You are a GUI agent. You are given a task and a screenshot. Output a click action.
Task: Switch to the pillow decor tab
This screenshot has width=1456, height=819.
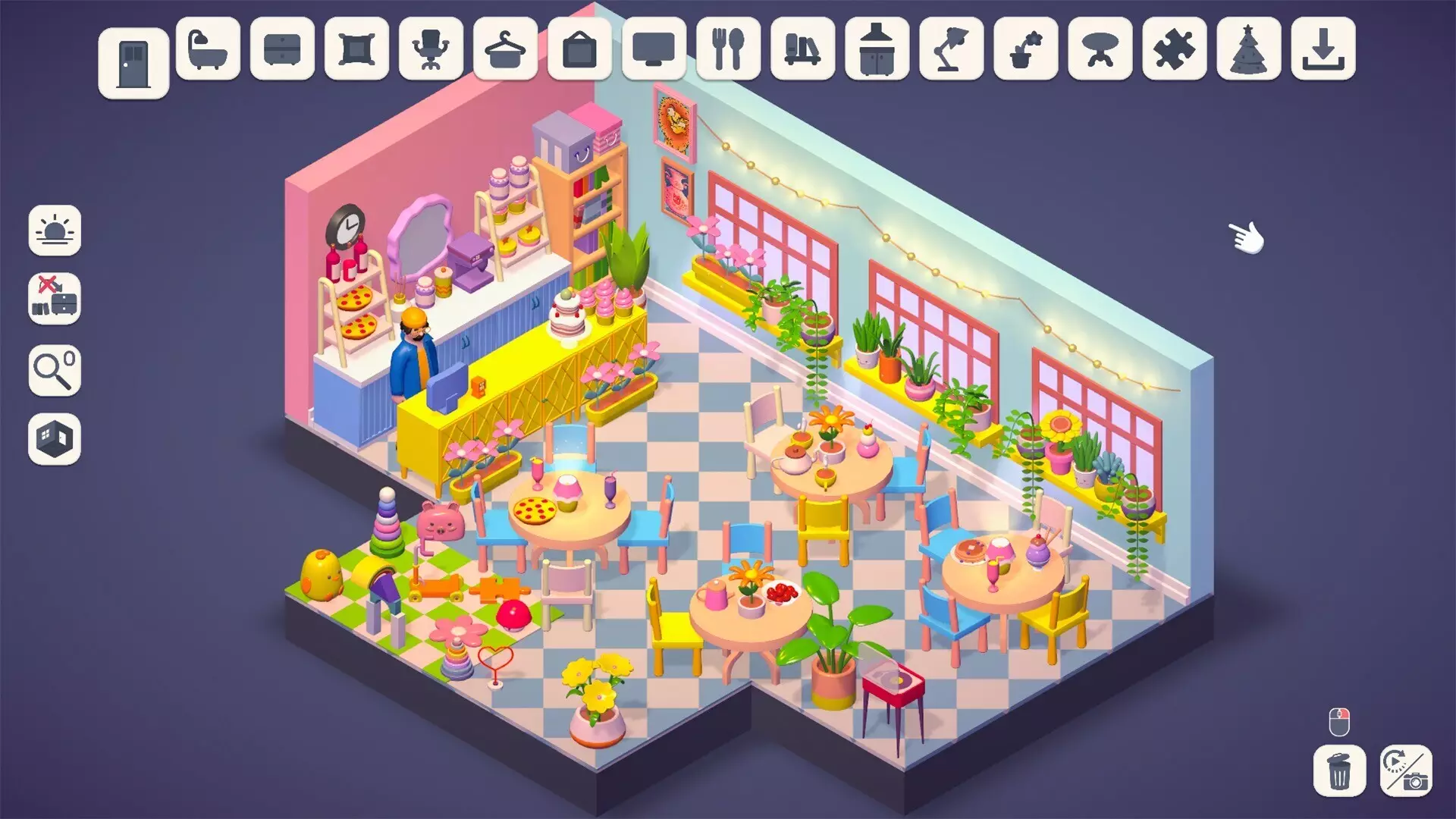(x=356, y=52)
